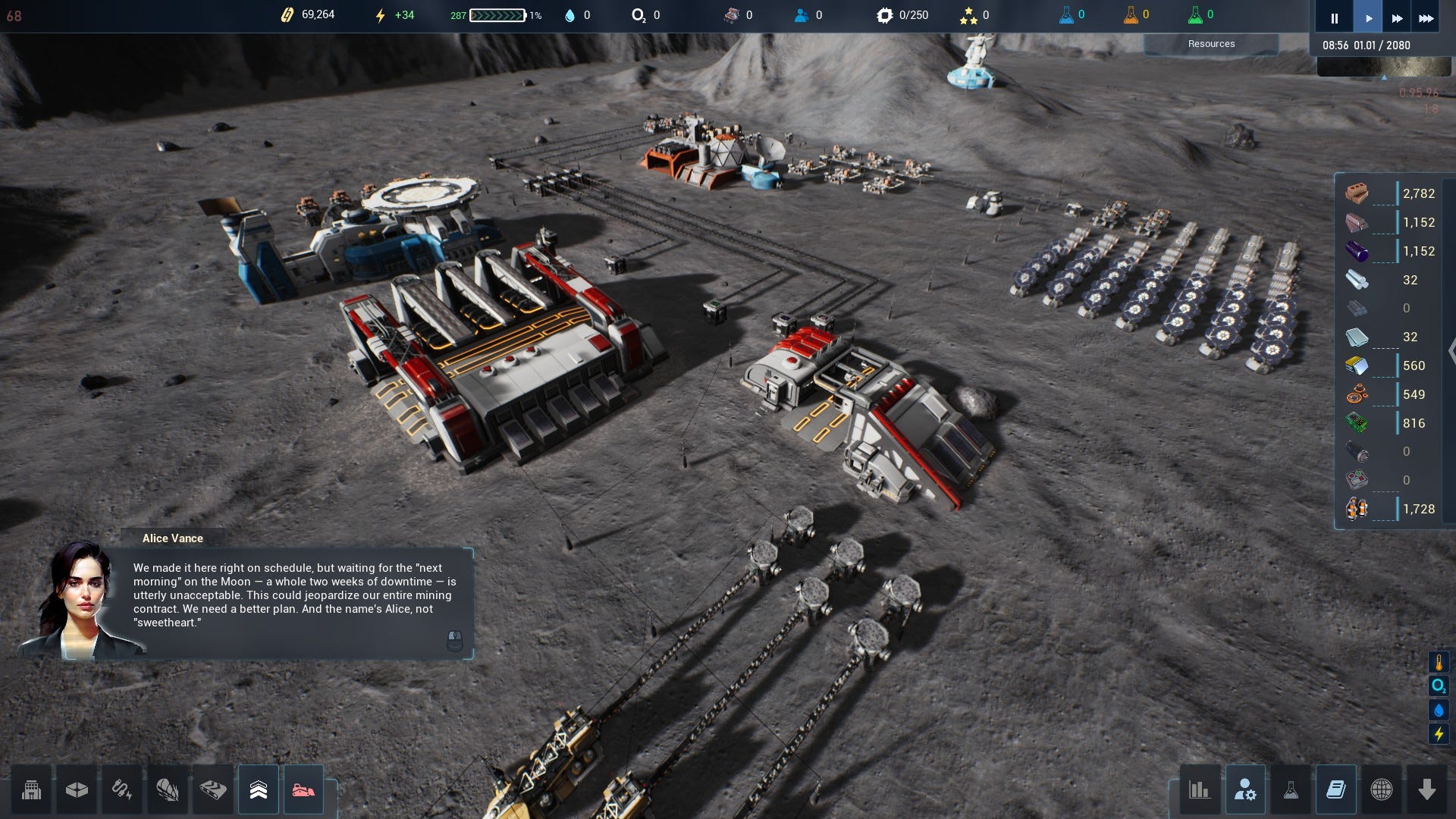Viewport: 1456px width, 819px height.
Task: Pause the game simulation
Action: pyautogui.click(x=1334, y=18)
